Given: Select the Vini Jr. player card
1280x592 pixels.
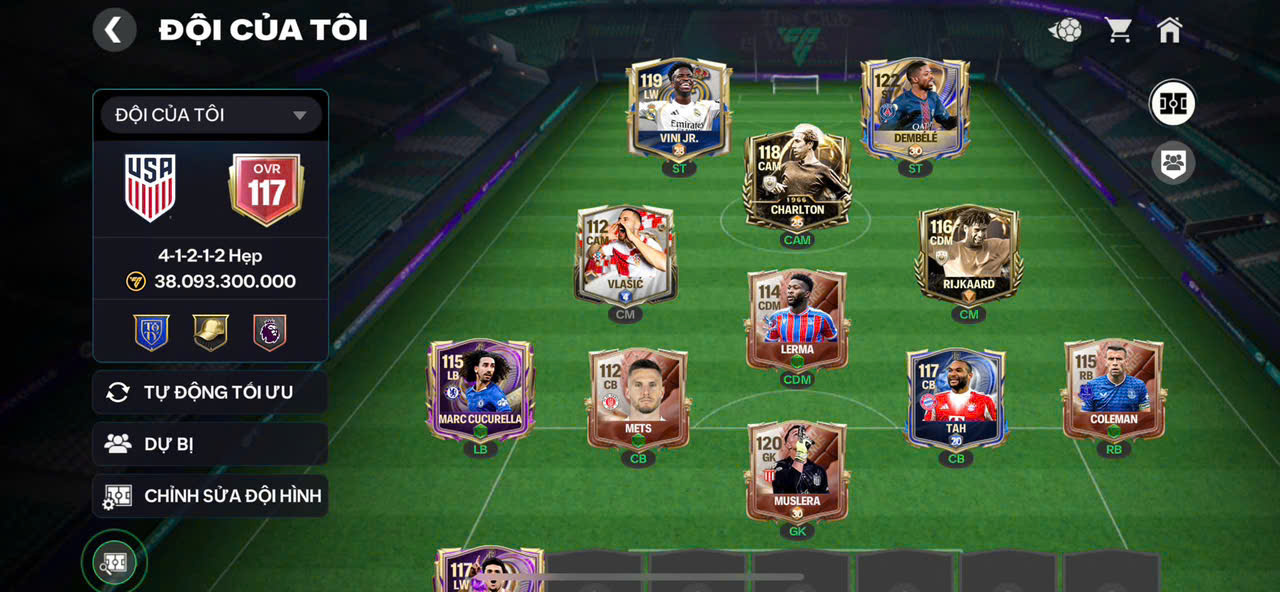Looking at the screenshot, I should [x=679, y=108].
